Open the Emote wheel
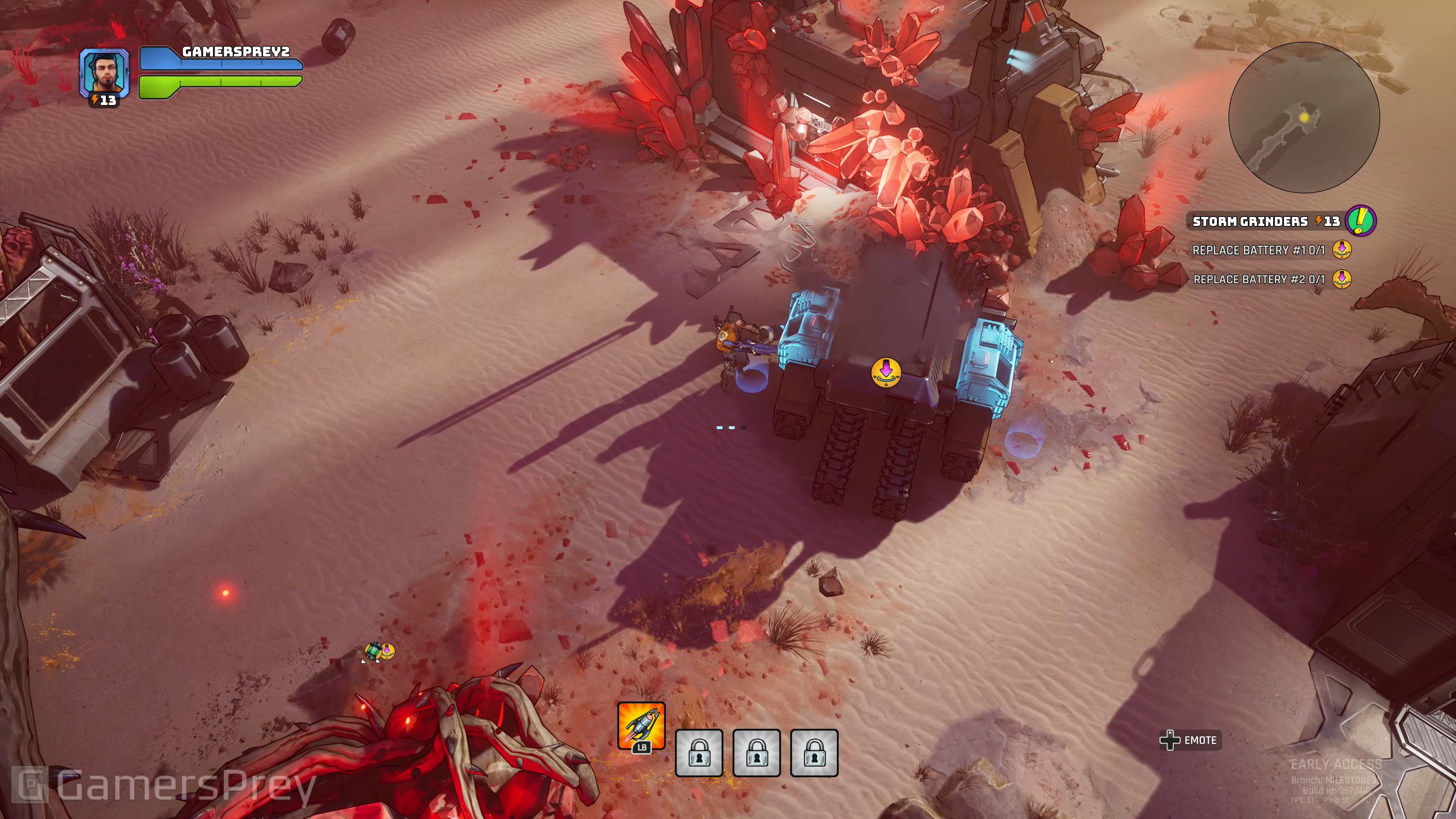This screenshot has height=819, width=1456. [1190, 740]
